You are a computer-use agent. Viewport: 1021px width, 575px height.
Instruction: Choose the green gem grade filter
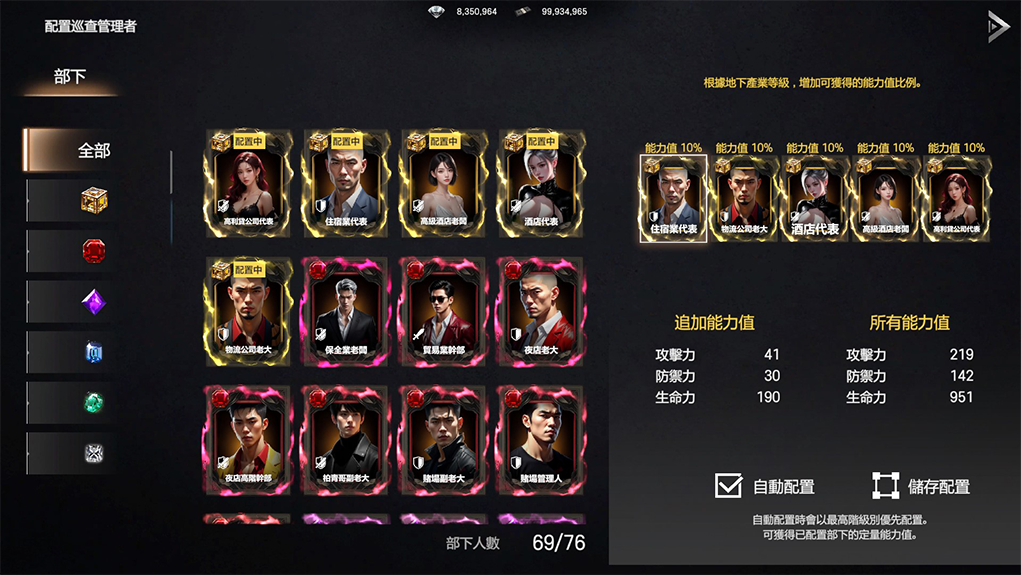click(94, 403)
